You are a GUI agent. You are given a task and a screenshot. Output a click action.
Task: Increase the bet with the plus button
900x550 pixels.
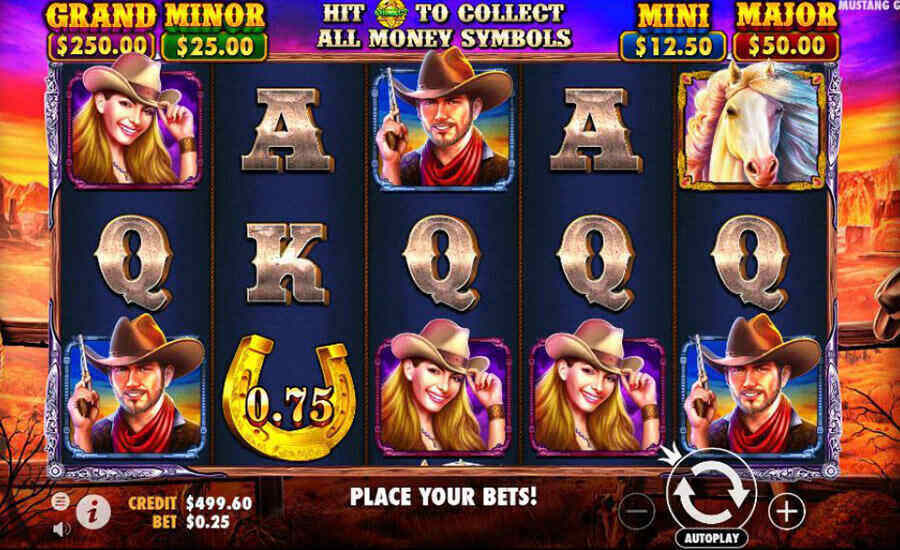tap(788, 512)
